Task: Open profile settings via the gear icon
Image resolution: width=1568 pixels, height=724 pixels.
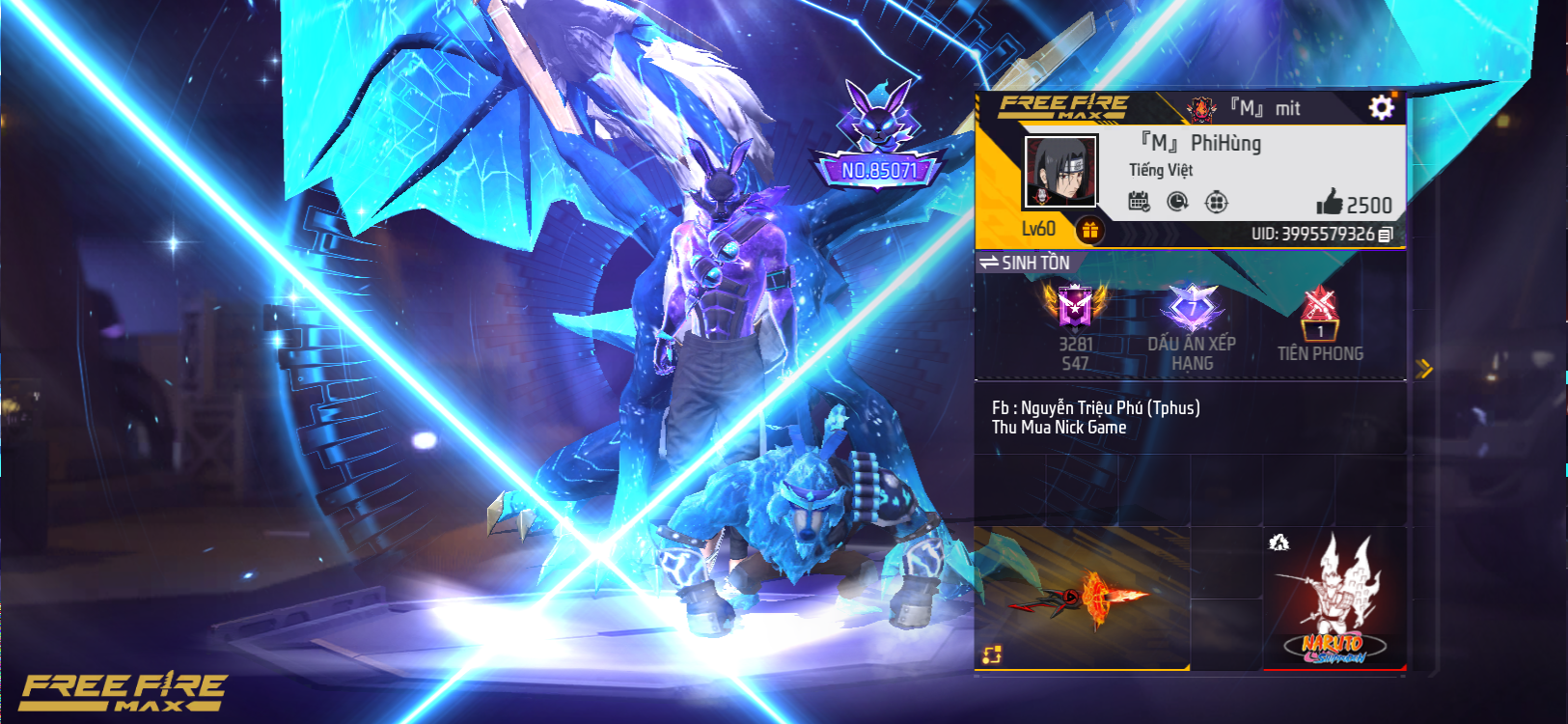Action: point(1381,107)
